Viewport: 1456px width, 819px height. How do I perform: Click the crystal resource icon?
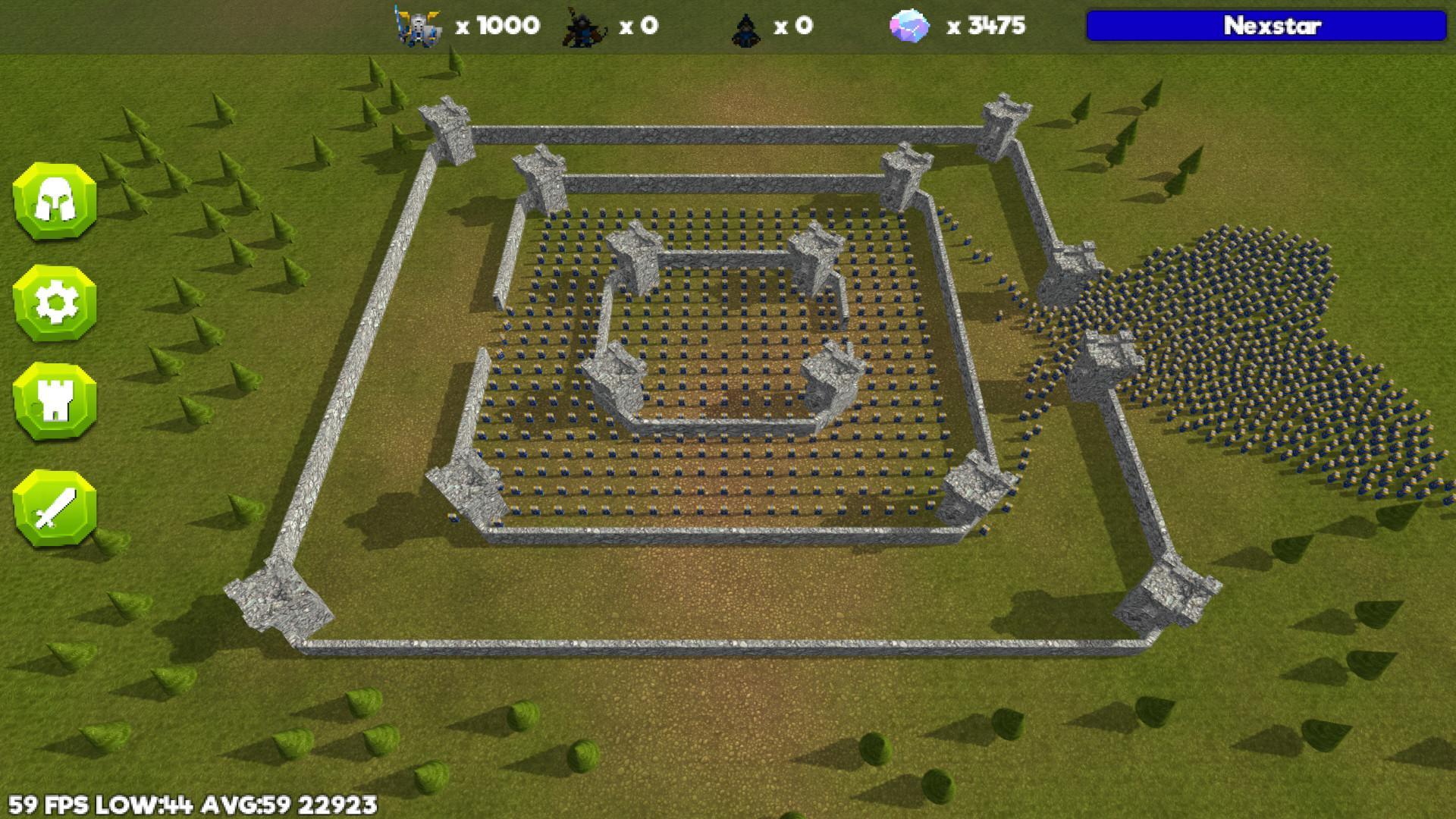click(909, 25)
